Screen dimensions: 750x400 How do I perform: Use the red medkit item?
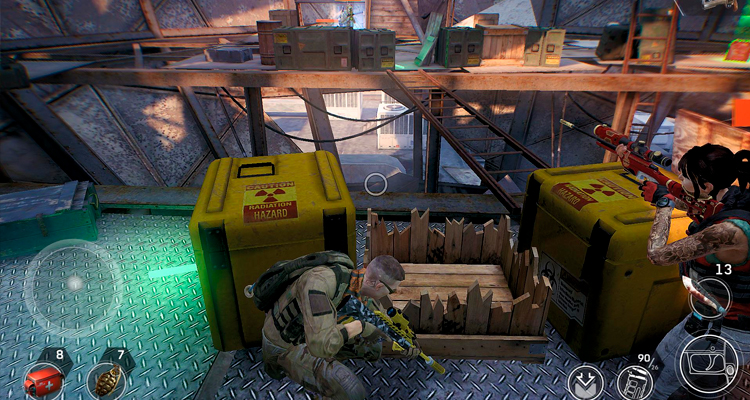pos(44,381)
